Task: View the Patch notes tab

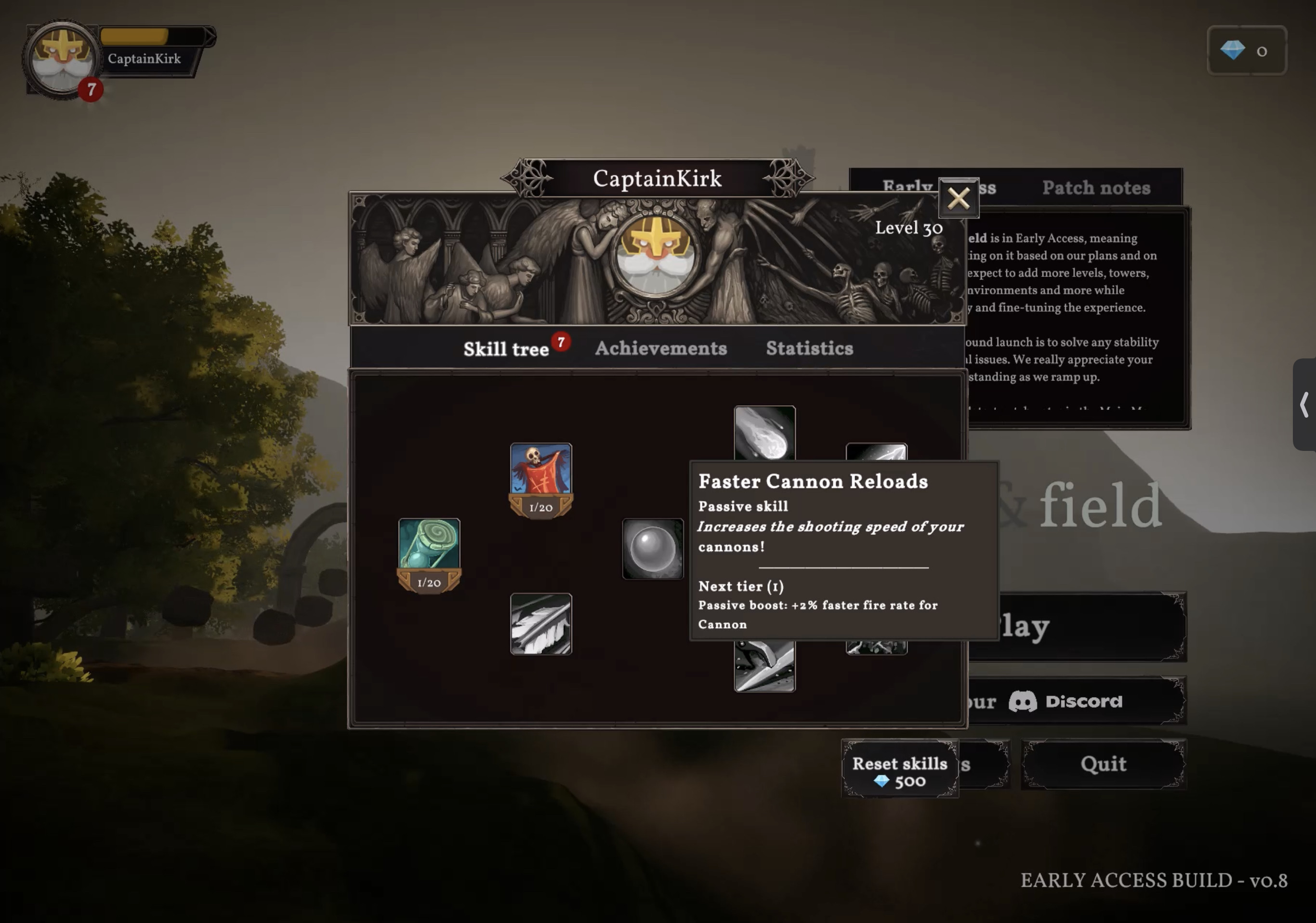Action: coord(1095,187)
